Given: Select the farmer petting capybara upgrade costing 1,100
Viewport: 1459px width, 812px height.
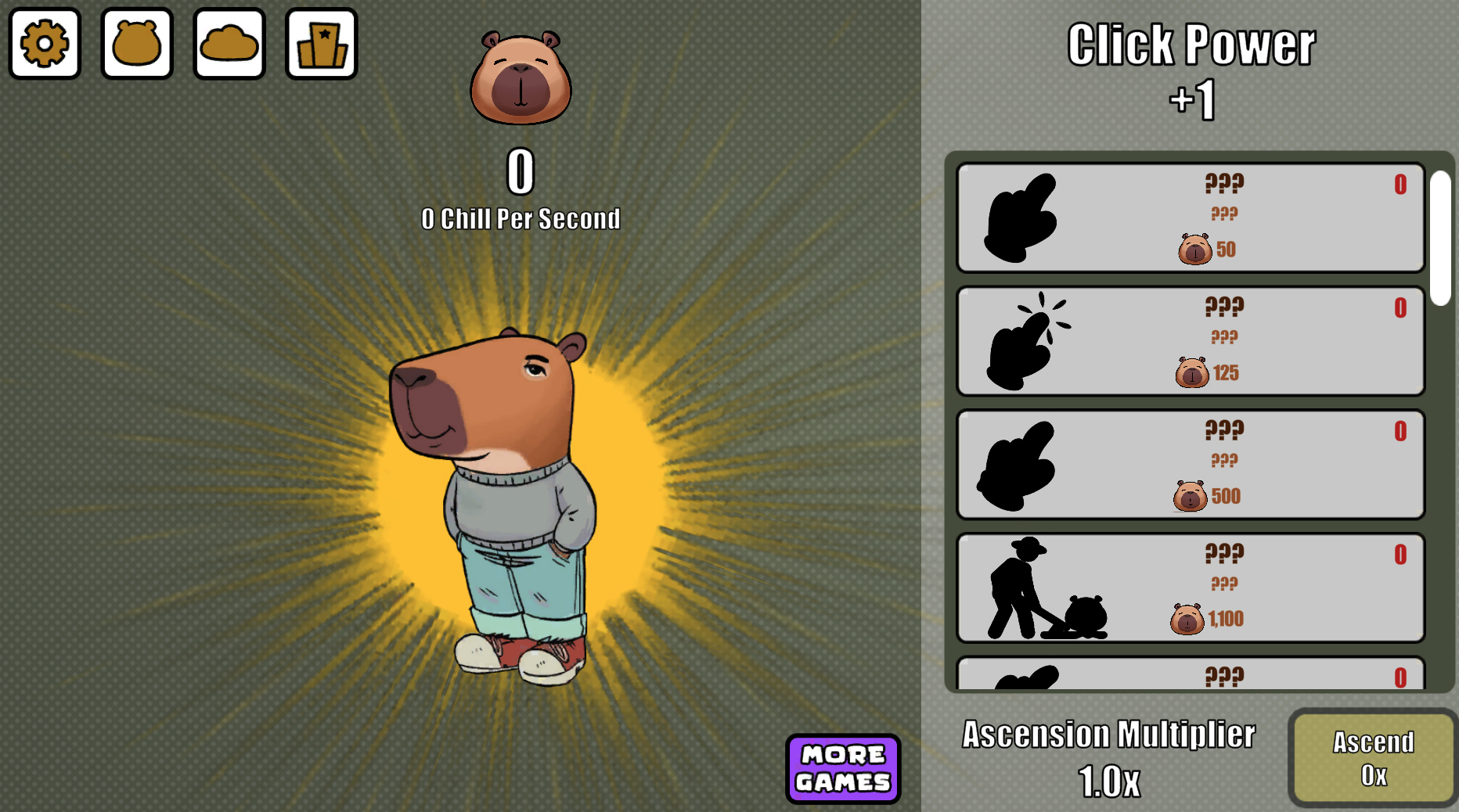Looking at the screenshot, I should (x=1190, y=587).
